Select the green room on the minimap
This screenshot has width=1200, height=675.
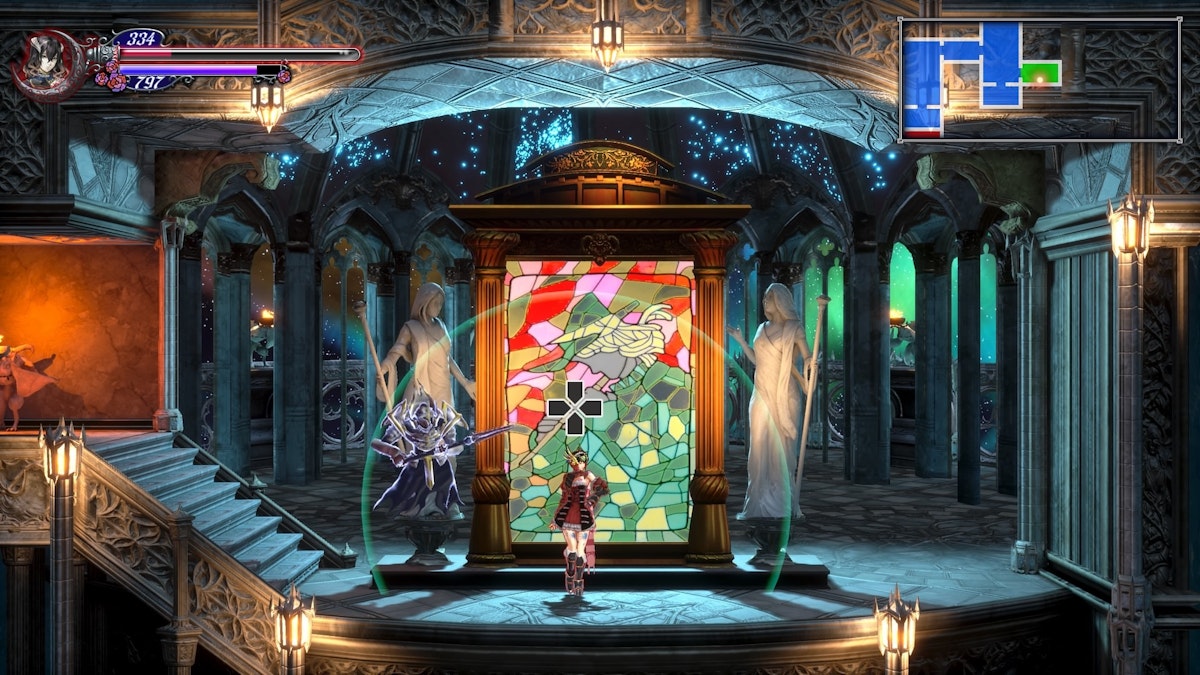pos(1040,73)
